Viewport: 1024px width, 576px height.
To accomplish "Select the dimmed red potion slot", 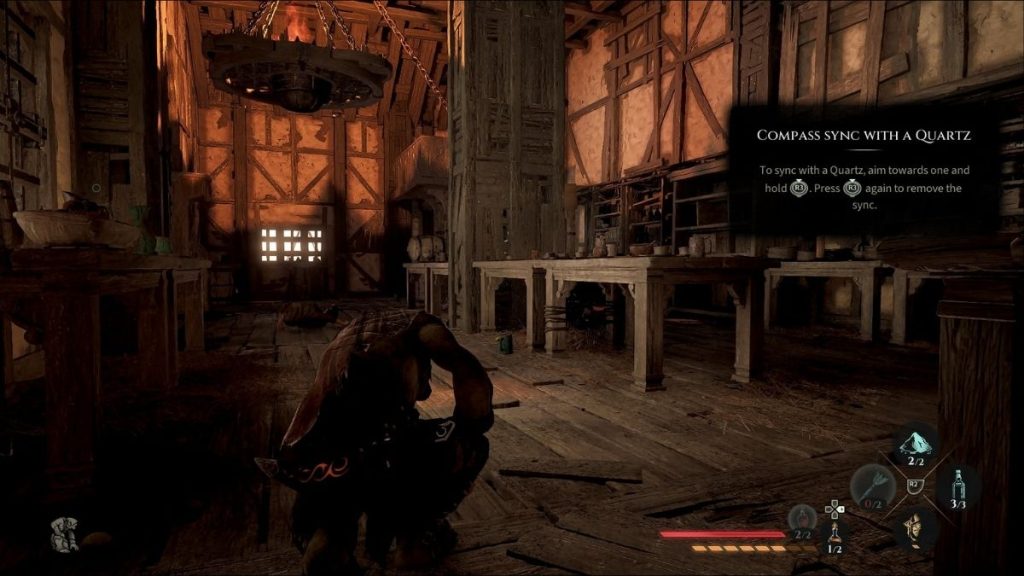I will click(801, 518).
